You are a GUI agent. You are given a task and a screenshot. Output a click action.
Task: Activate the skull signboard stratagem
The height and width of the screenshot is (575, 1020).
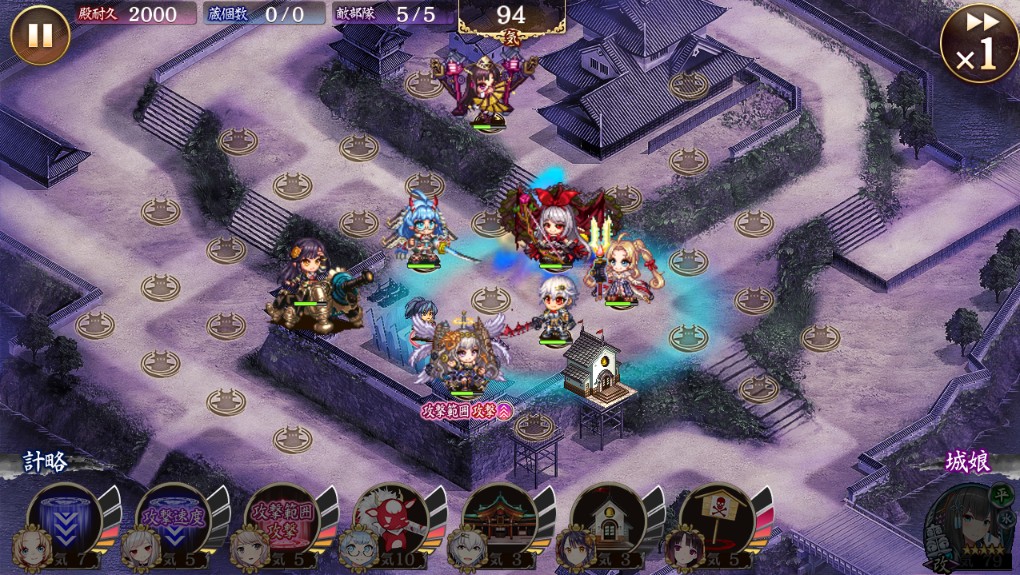click(714, 520)
